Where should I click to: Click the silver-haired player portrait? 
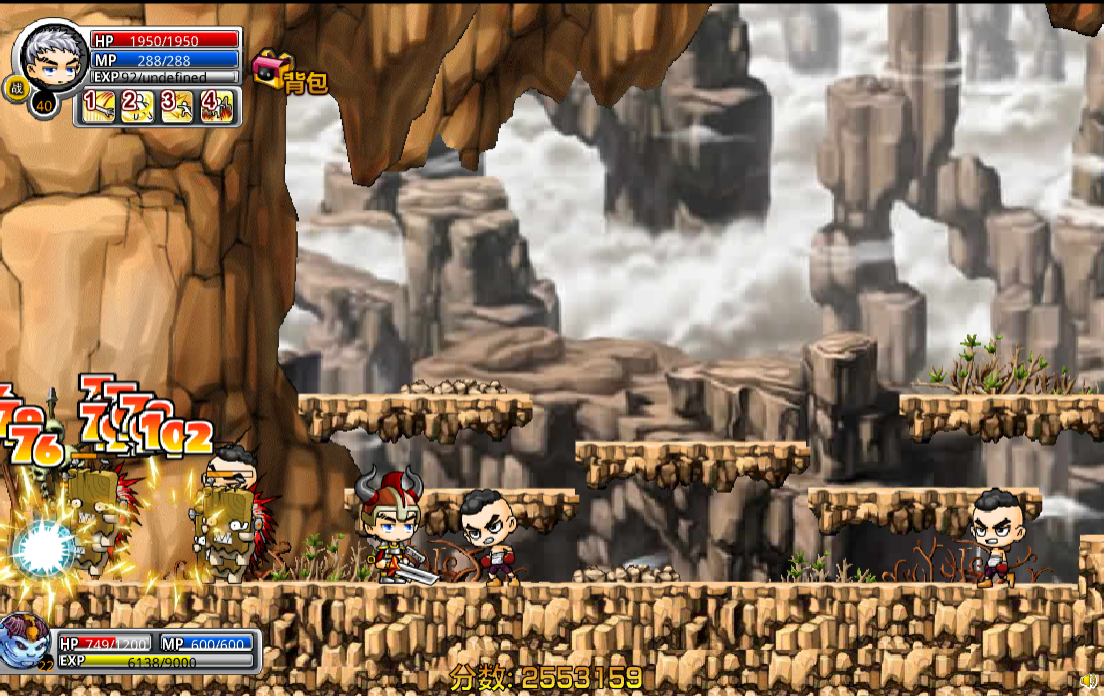(50, 57)
